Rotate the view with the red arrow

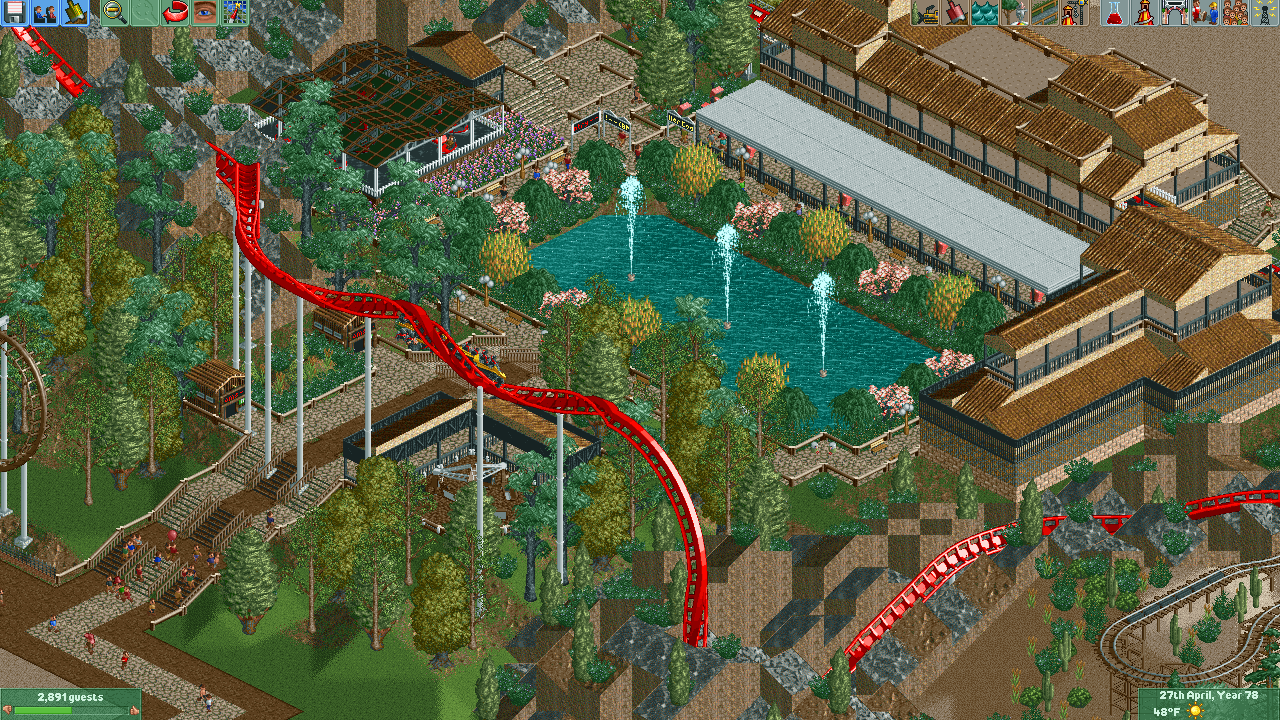[x=175, y=12]
